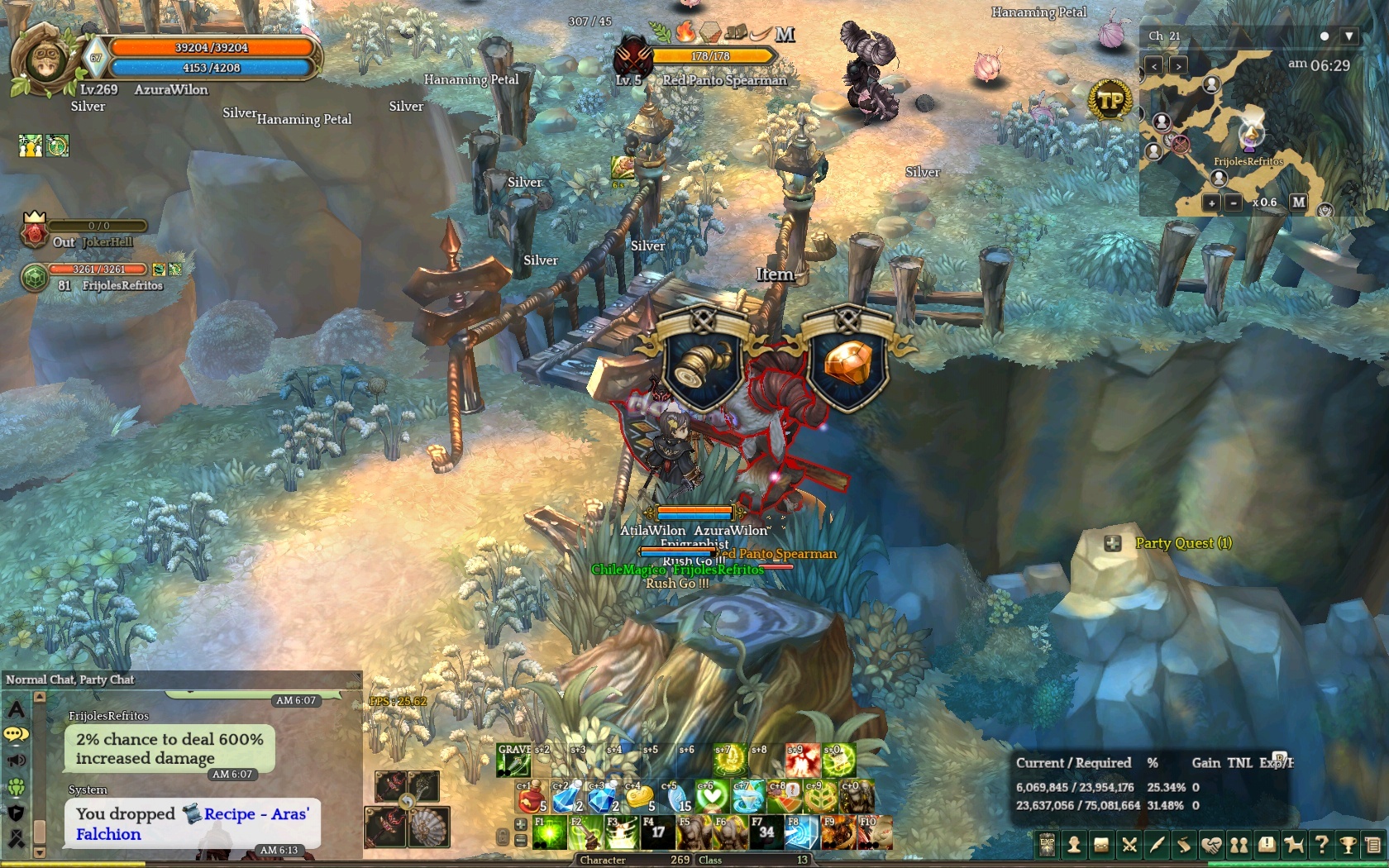1389x868 pixels.
Task: Use the gold bar item in c+4 slot
Action: click(x=639, y=797)
